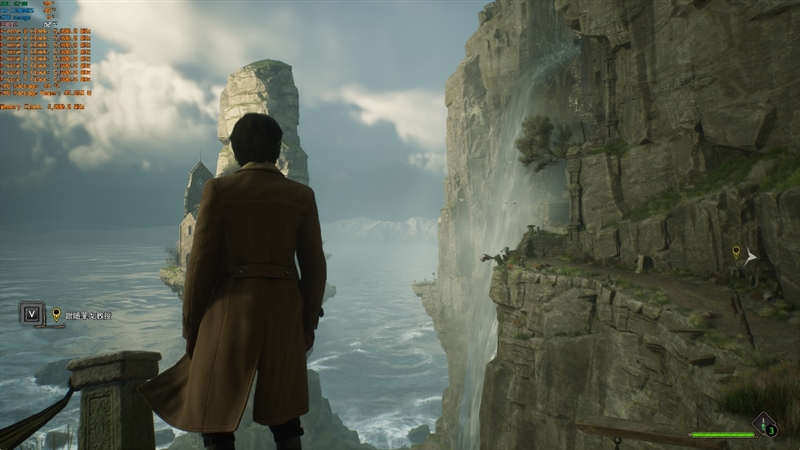Image resolution: width=800 pixels, height=450 pixels.
Task: Select the tracked quest objective text
Action: tap(87, 315)
